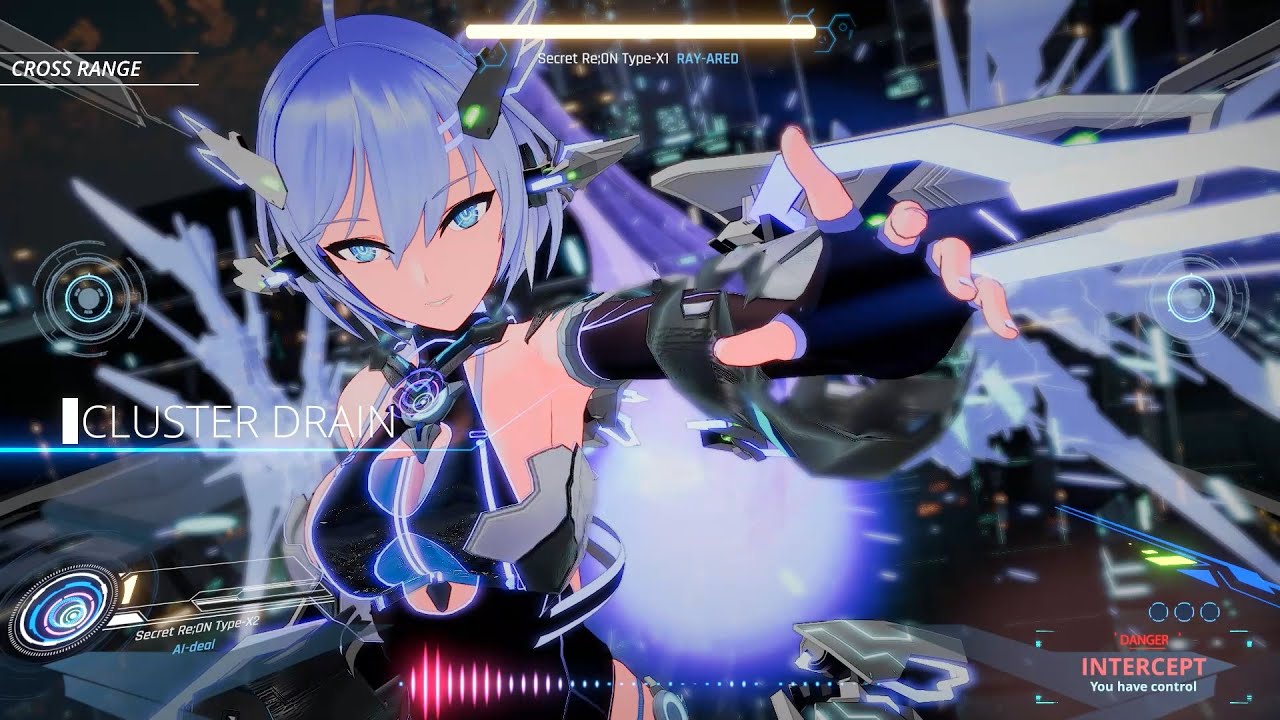Expand the angled bracket marker beside DANGER
The width and height of the screenshot is (1280, 720).
1179,636
